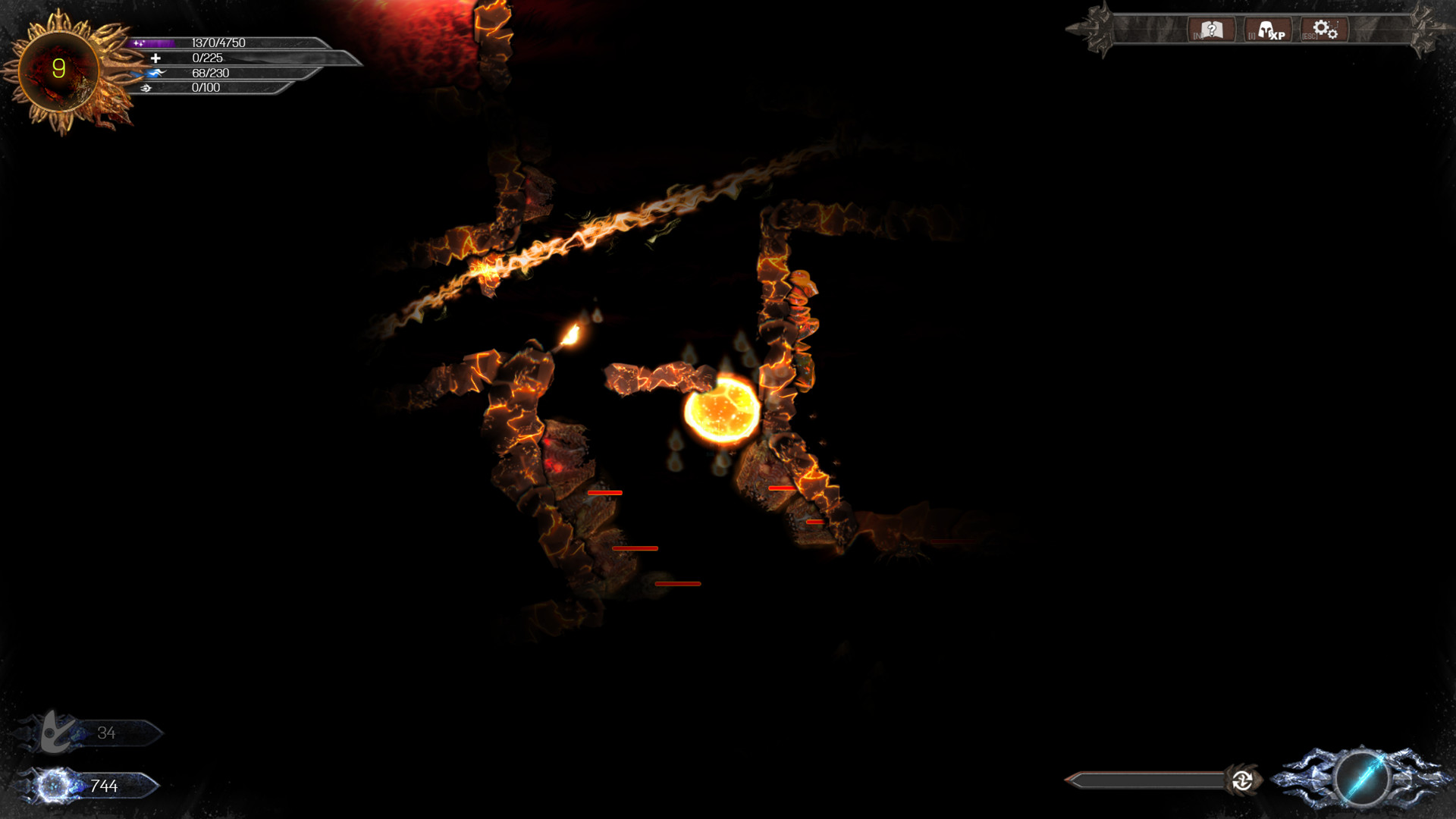Click the 1370/4750 experience progress bar

pos(227,42)
